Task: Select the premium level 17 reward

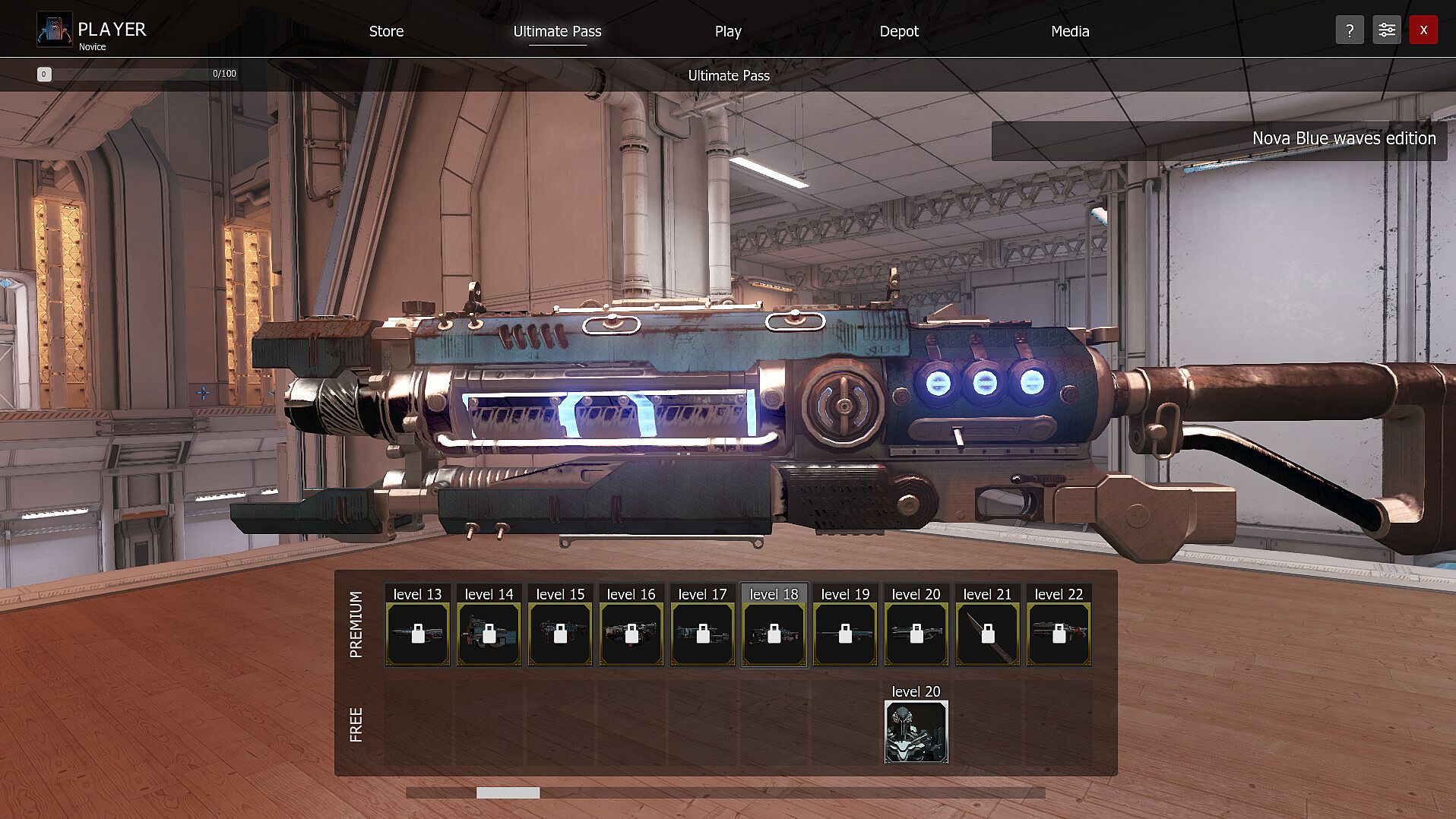Action: (x=702, y=634)
